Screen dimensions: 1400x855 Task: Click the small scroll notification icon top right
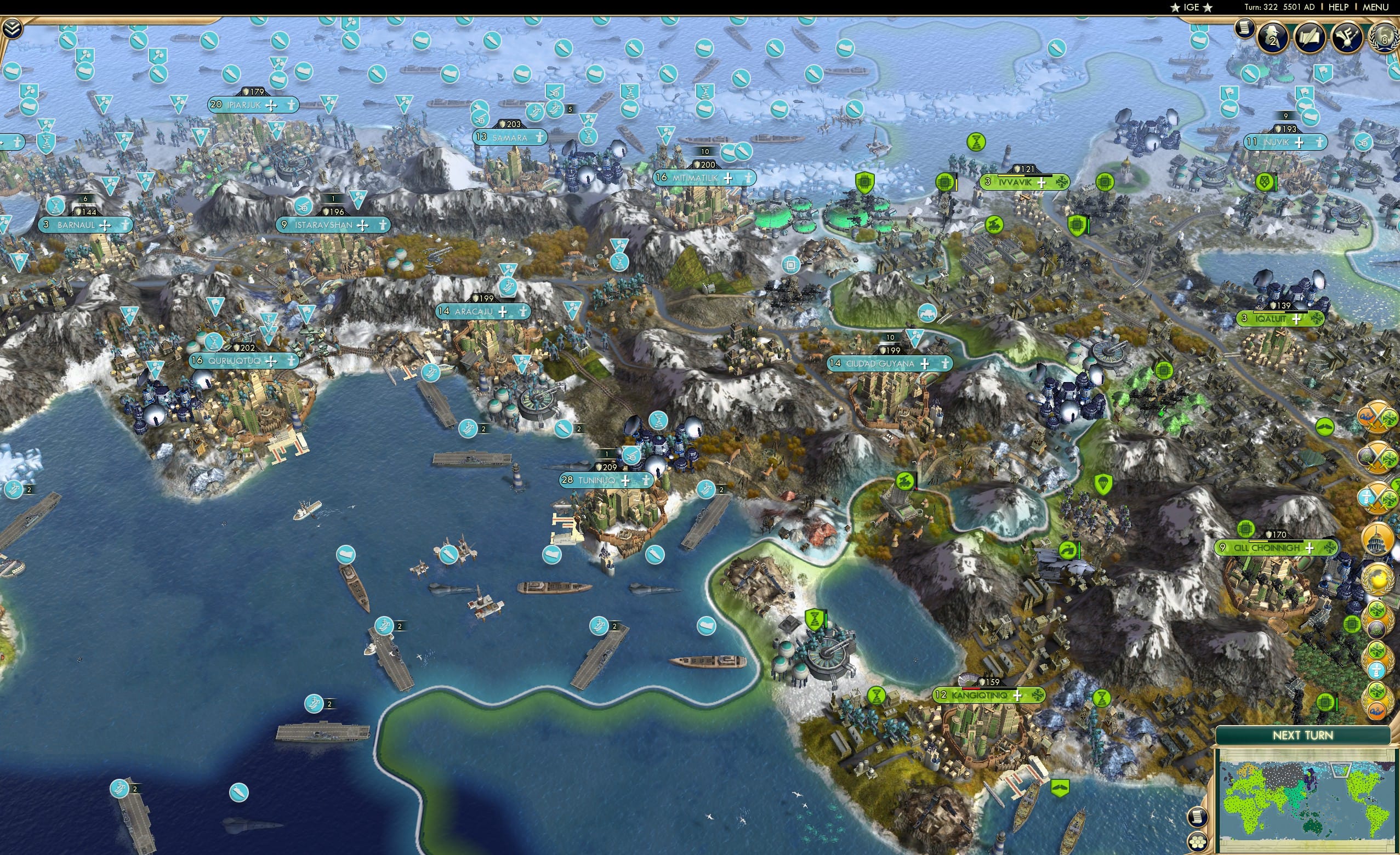(1245, 31)
